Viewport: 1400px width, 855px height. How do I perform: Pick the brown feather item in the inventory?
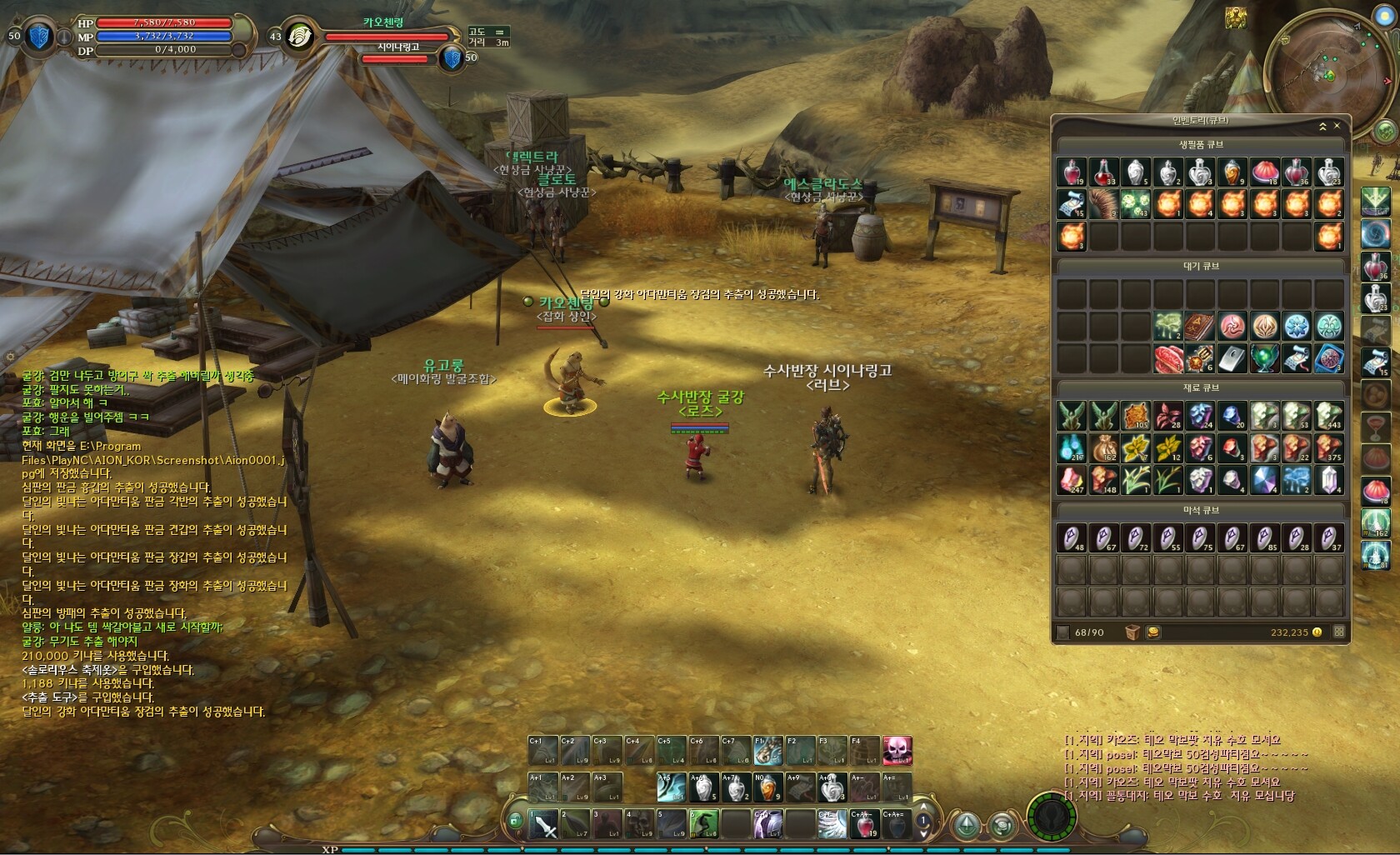1103,204
